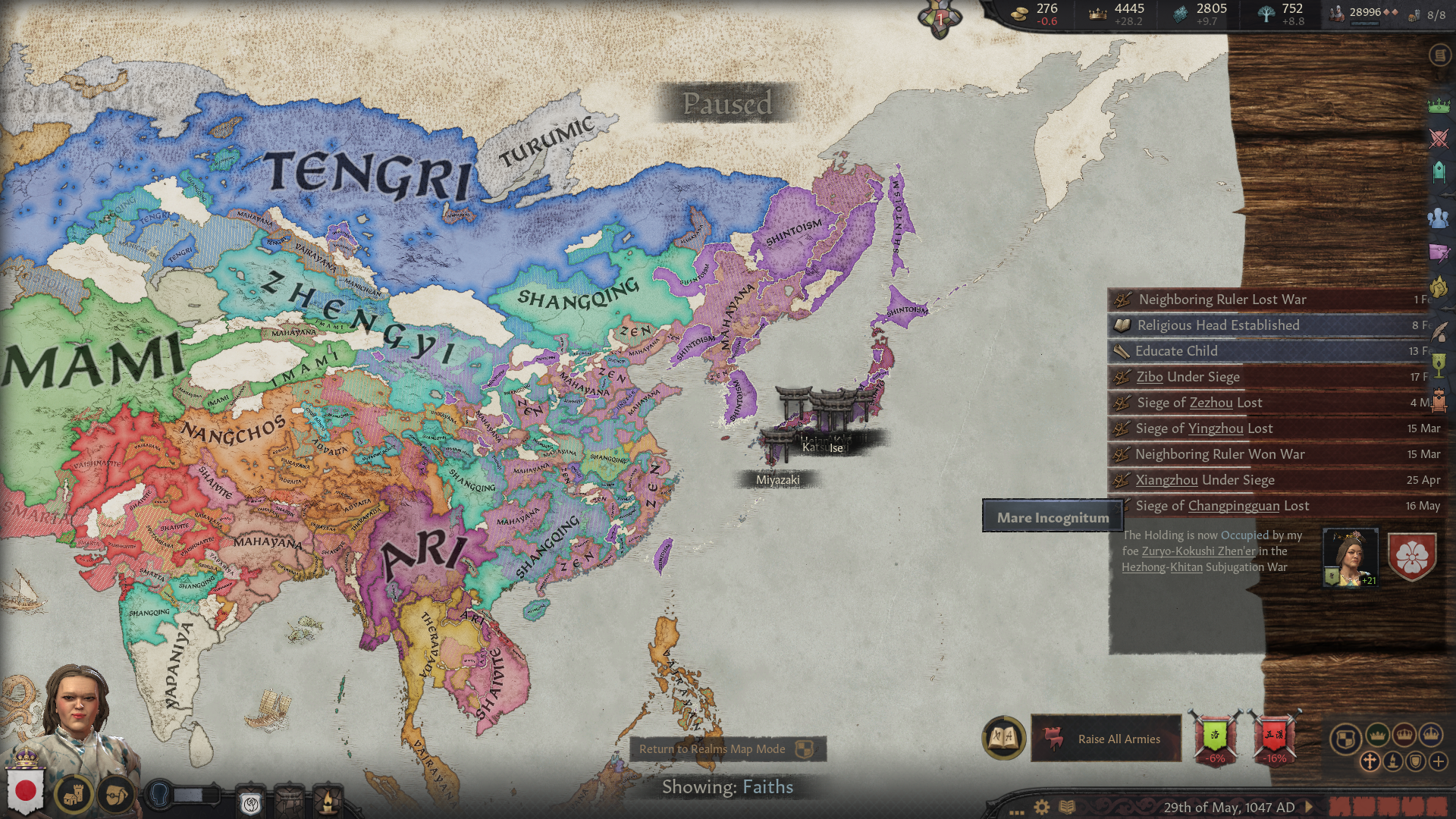This screenshot has width=1456, height=819.
Task: Click the Raise All Armies button
Action: 1106,739
